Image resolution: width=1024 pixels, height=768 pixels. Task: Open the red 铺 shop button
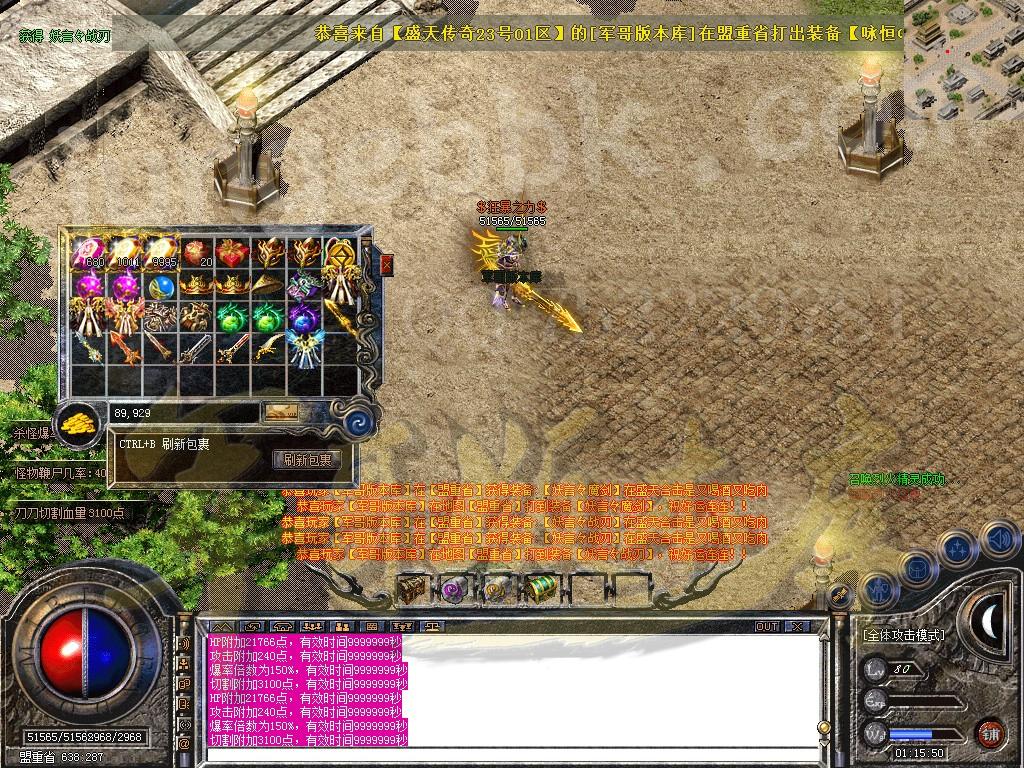(989, 732)
